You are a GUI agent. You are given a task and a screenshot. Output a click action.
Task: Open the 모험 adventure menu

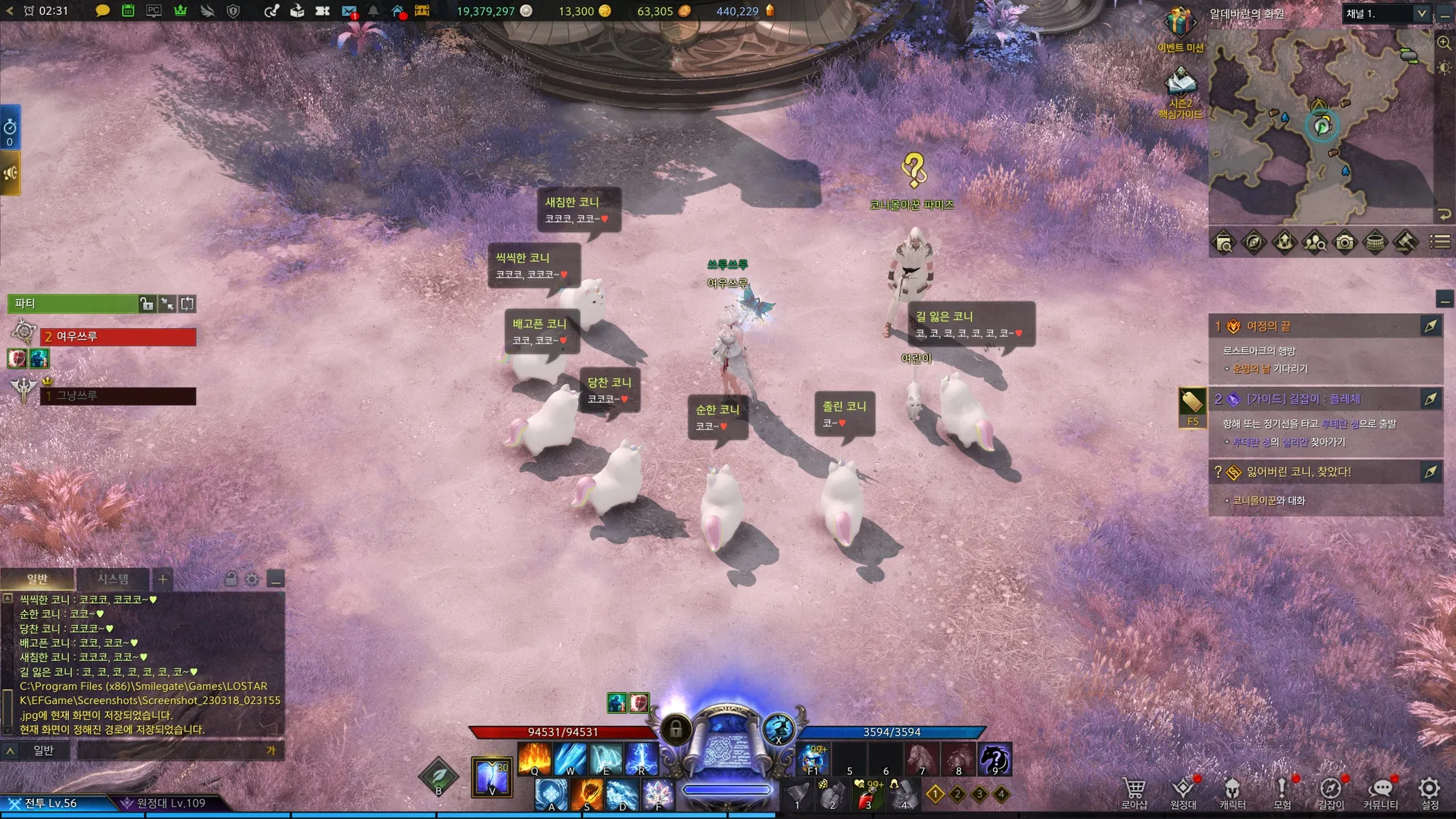point(1282,792)
